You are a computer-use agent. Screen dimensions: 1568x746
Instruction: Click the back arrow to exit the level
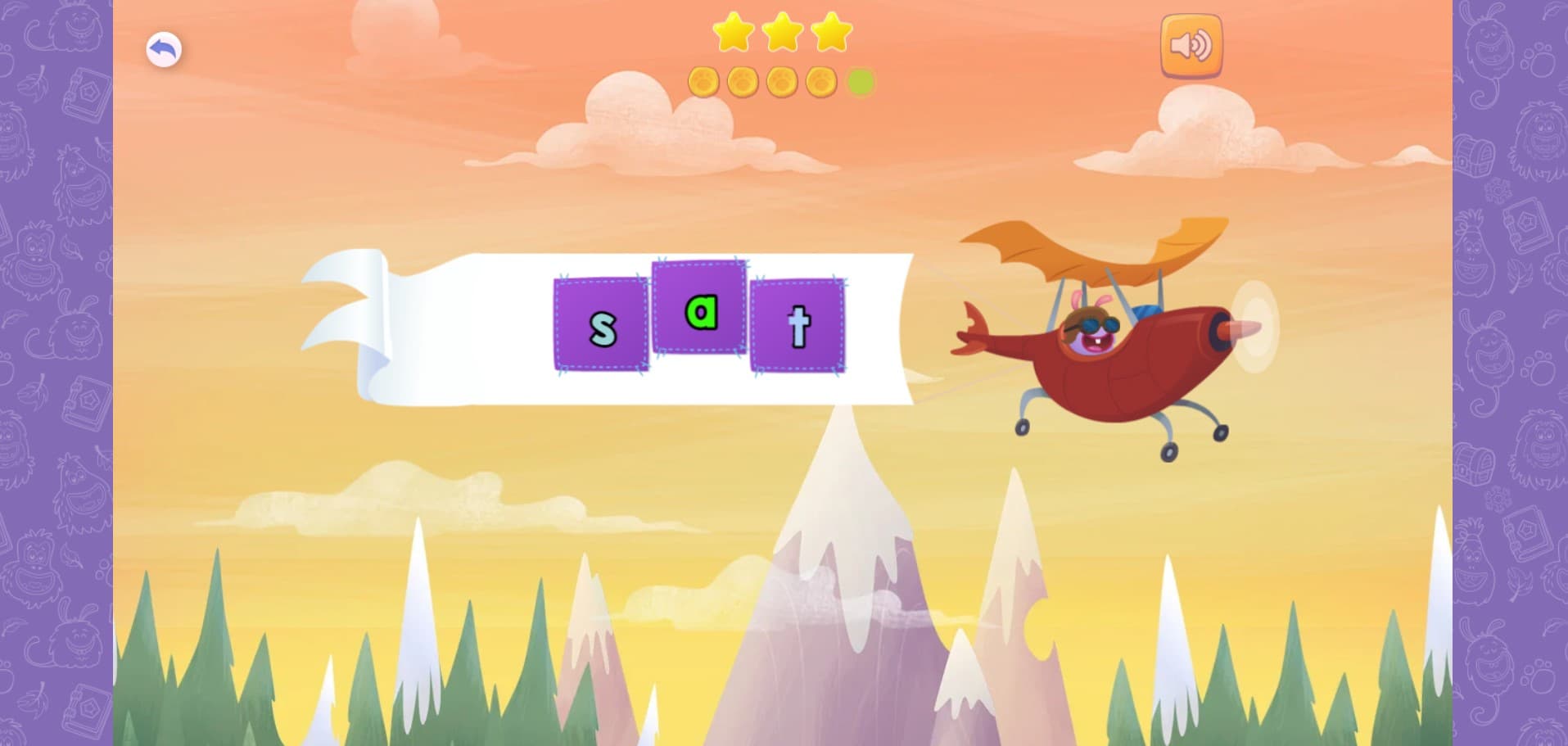point(164,49)
